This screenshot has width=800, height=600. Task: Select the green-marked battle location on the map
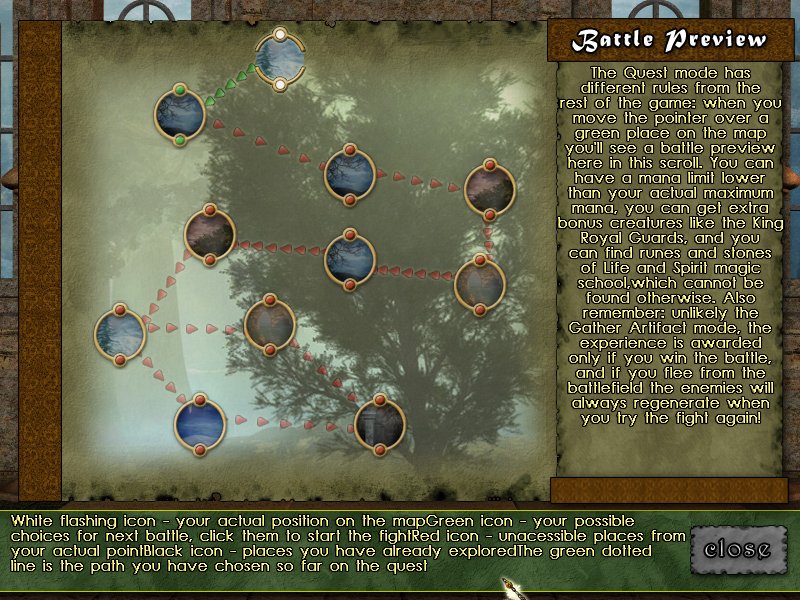(x=180, y=115)
